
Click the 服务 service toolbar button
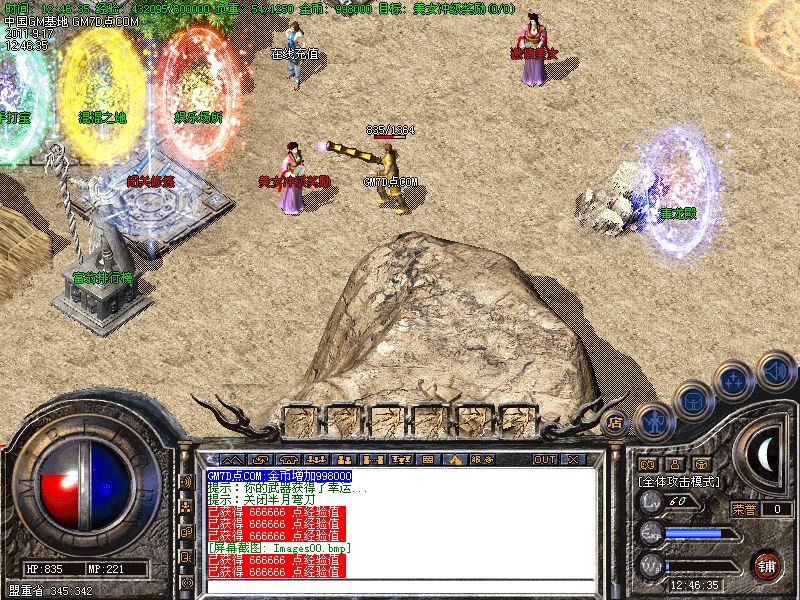click(482, 459)
